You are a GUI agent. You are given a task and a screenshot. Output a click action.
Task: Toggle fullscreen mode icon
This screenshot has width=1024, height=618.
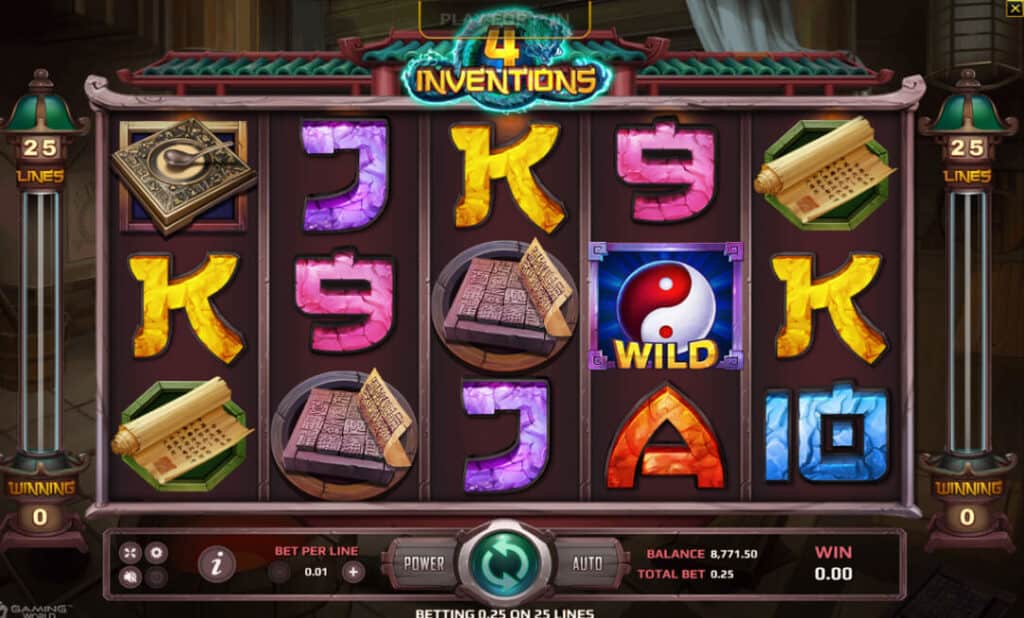tap(132, 552)
